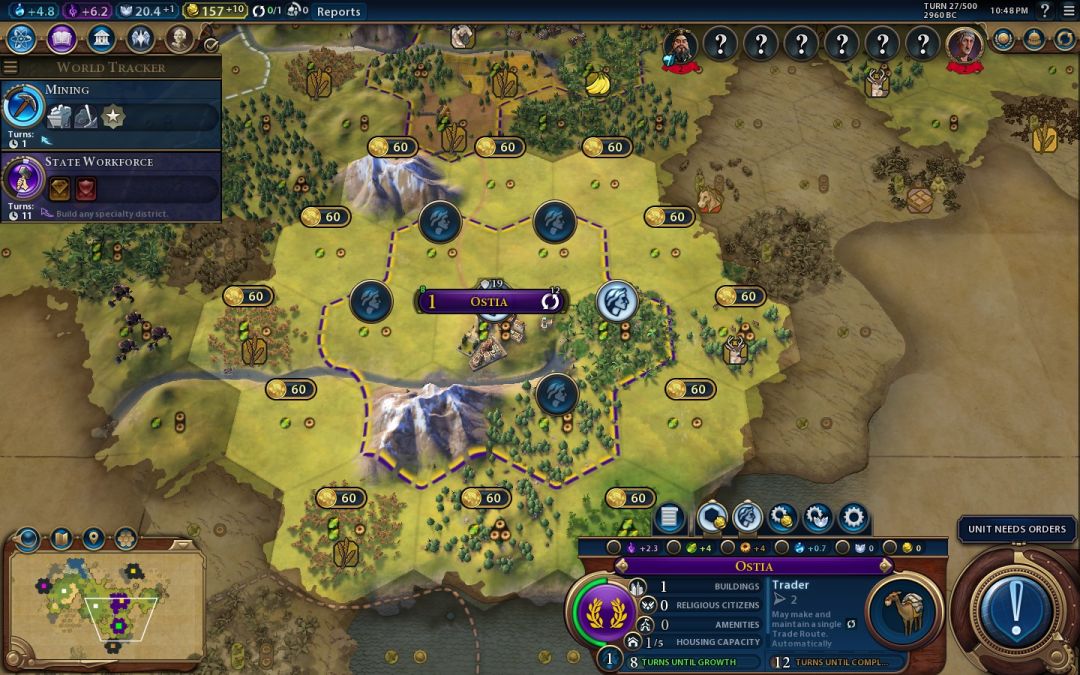This screenshot has height=675, width=1080.
Task: Click the Ostia city banner
Action: pyautogui.click(x=490, y=301)
